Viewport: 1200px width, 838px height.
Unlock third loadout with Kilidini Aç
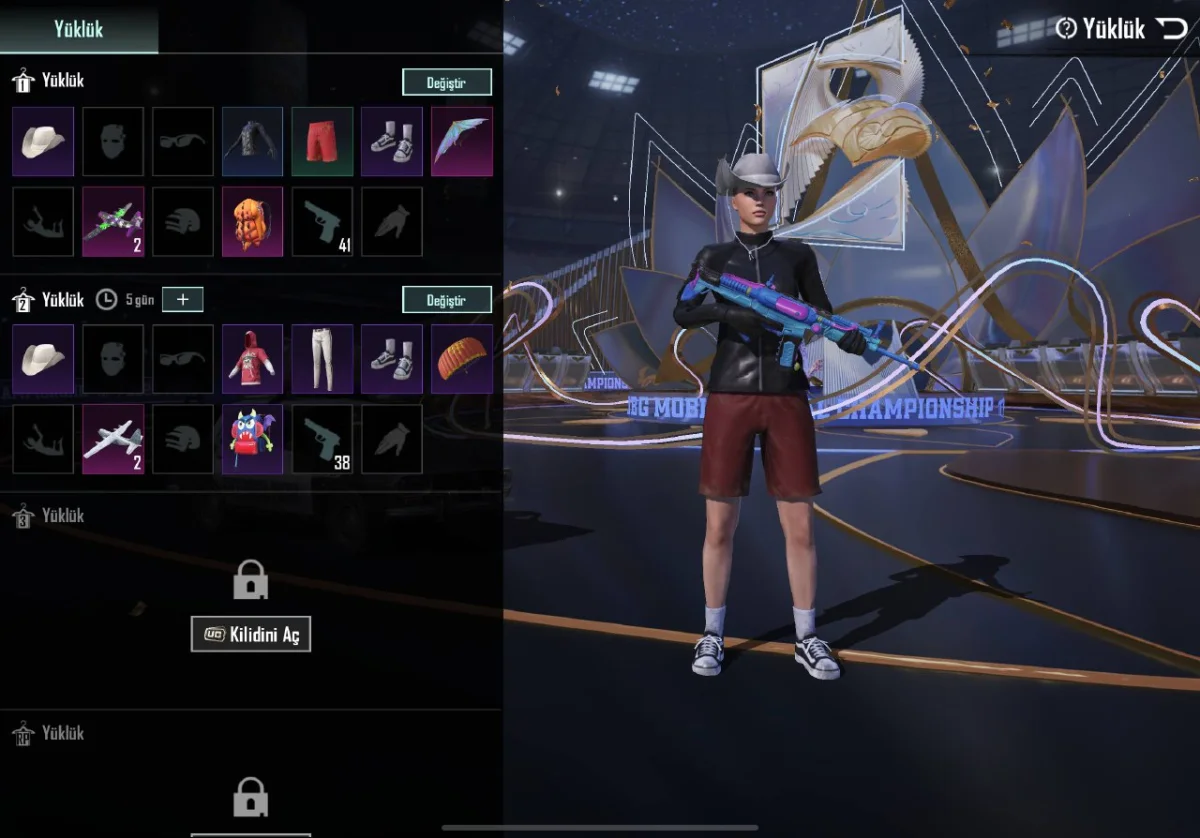(x=251, y=634)
